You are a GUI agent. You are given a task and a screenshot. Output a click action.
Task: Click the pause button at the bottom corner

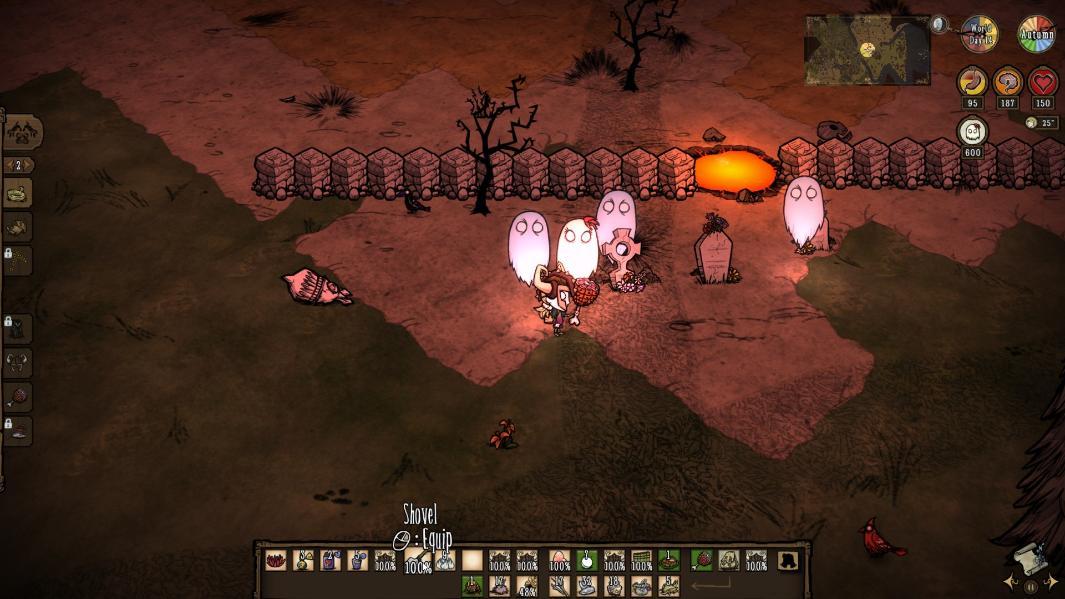click(x=1031, y=587)
